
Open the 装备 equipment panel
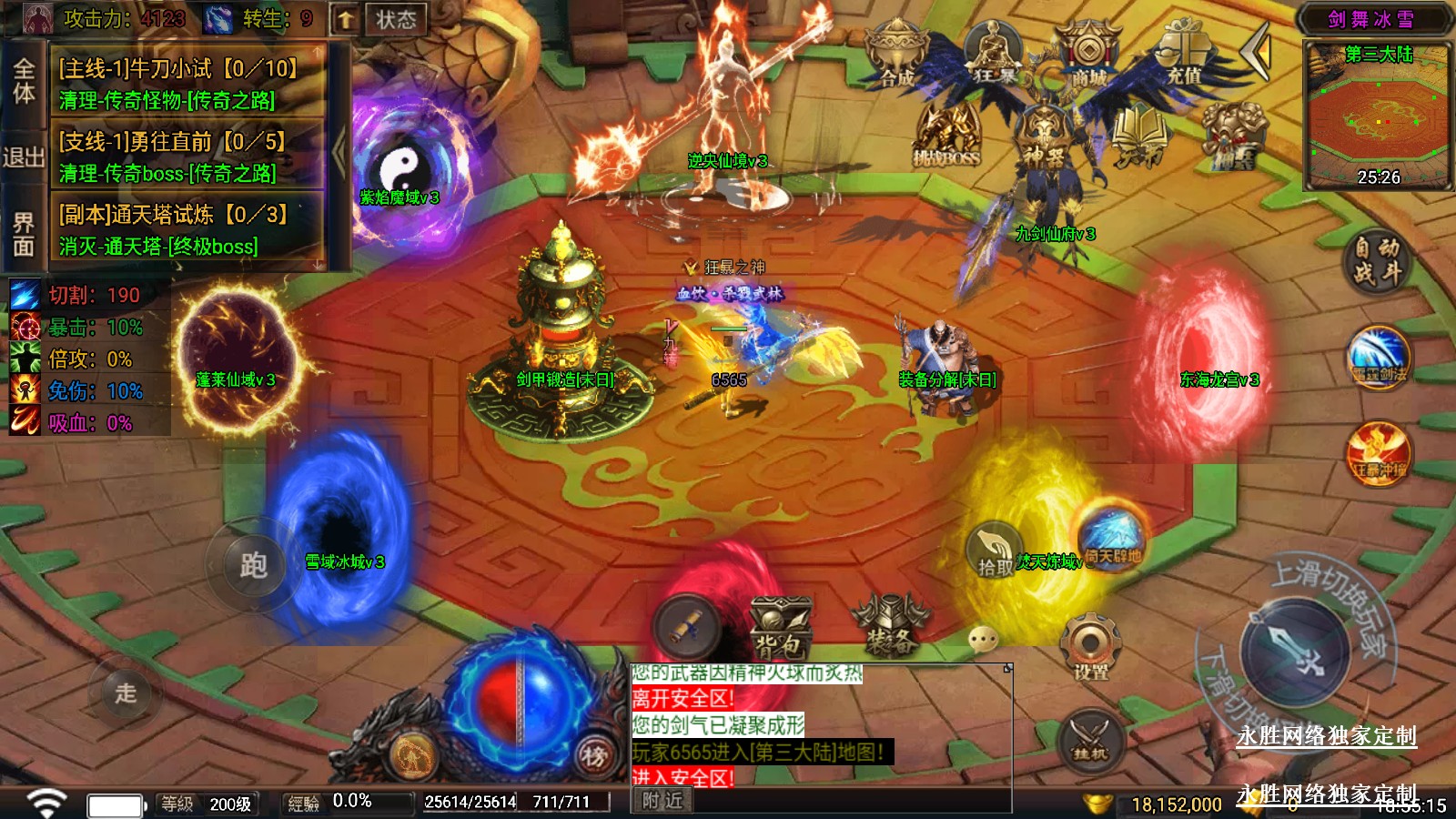889,628
